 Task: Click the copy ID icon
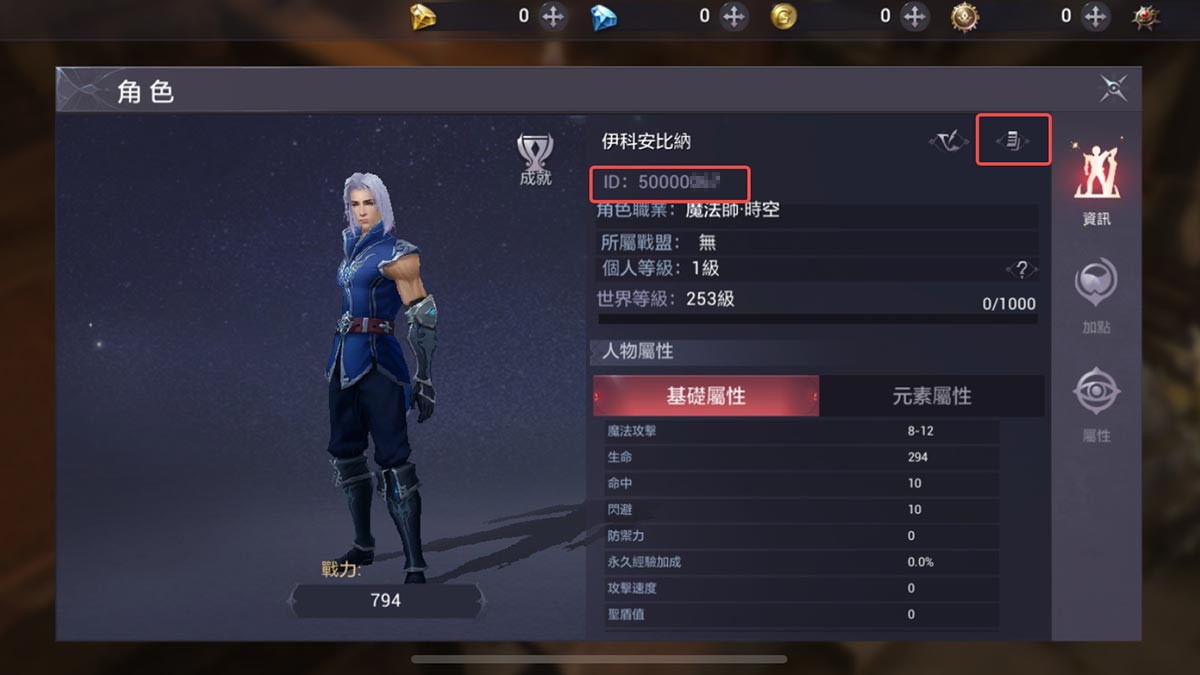pos(1013,141)
